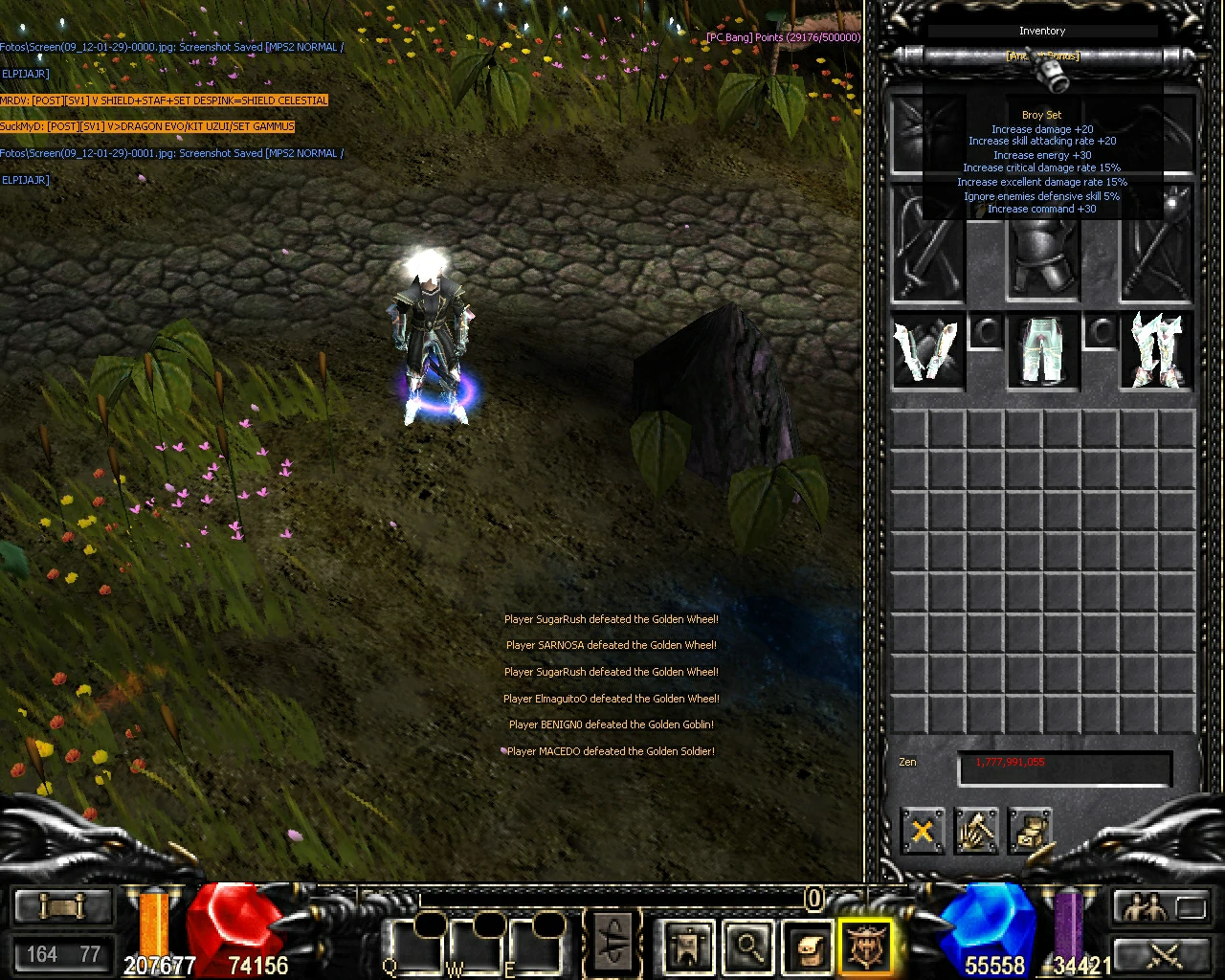Image resolution: width=1225 pixels, height=980 pixels.
Task: Click the highlighted golden shield toolbar icon
Action: (862, 947)
